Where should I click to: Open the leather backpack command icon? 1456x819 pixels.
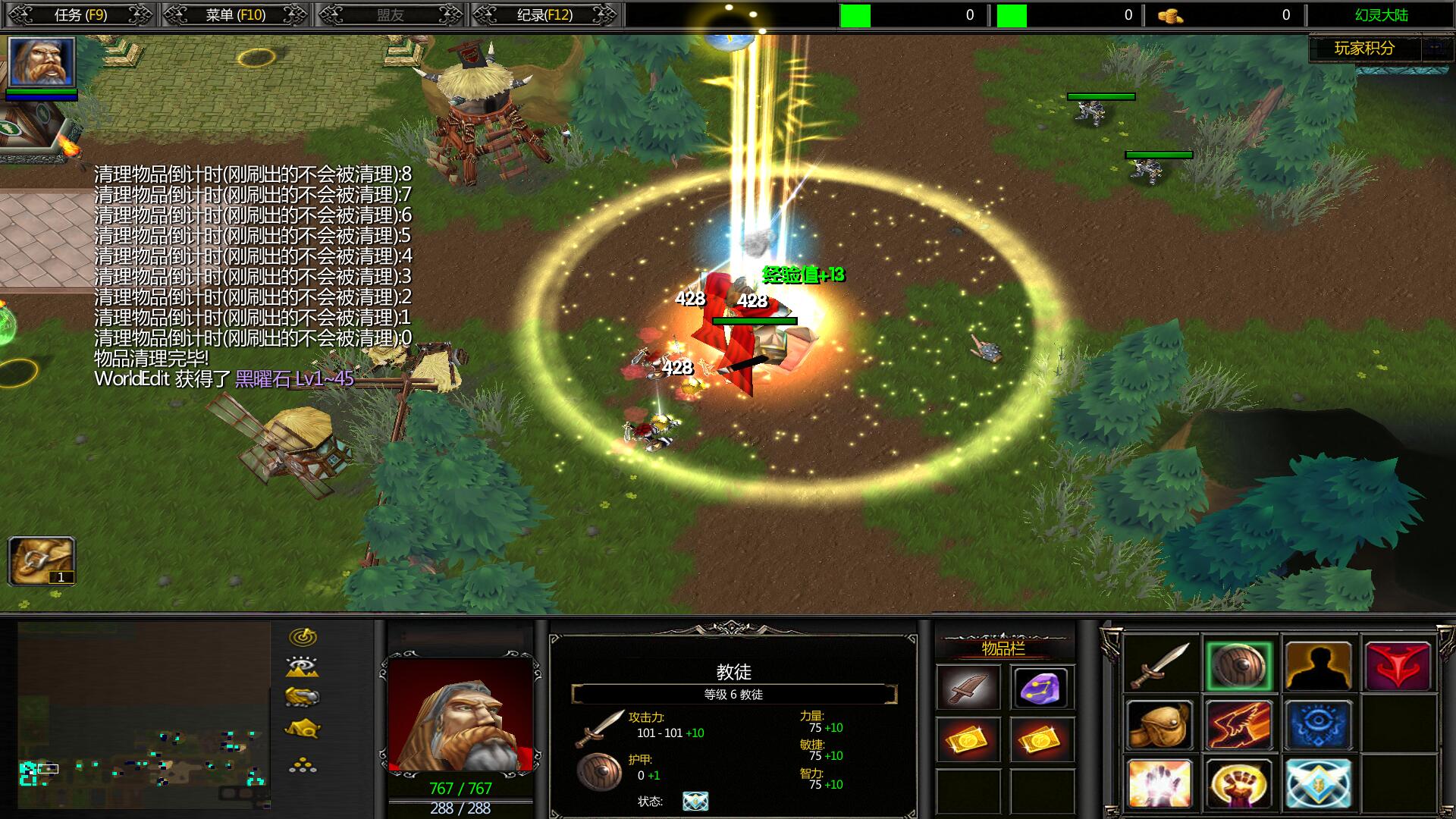[x=1159, y=725]
